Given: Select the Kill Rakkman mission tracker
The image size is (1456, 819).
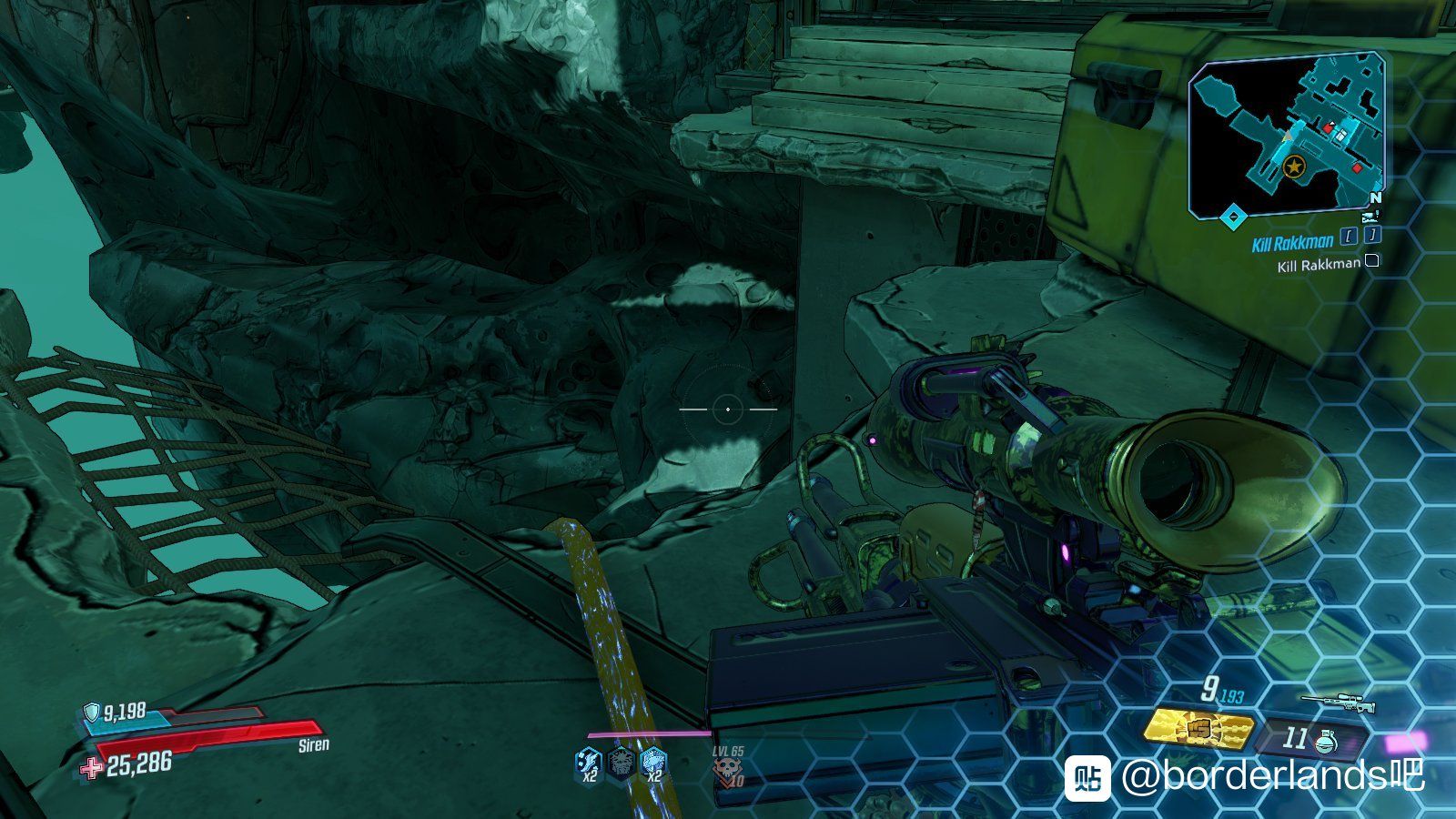Looking at the screenshot, I should coord(1292,242).
